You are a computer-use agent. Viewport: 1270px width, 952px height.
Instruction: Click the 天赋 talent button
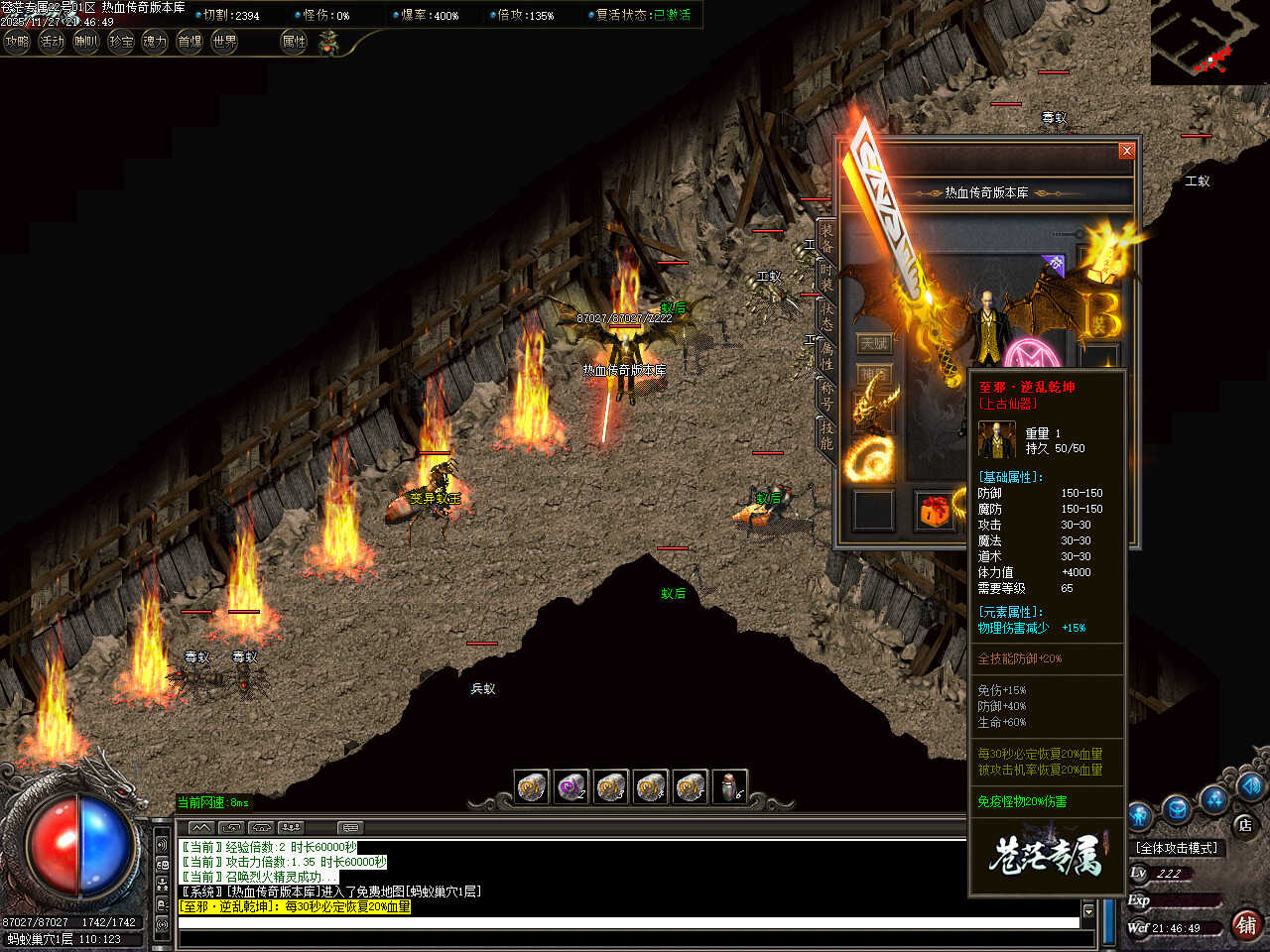[874, 343]
